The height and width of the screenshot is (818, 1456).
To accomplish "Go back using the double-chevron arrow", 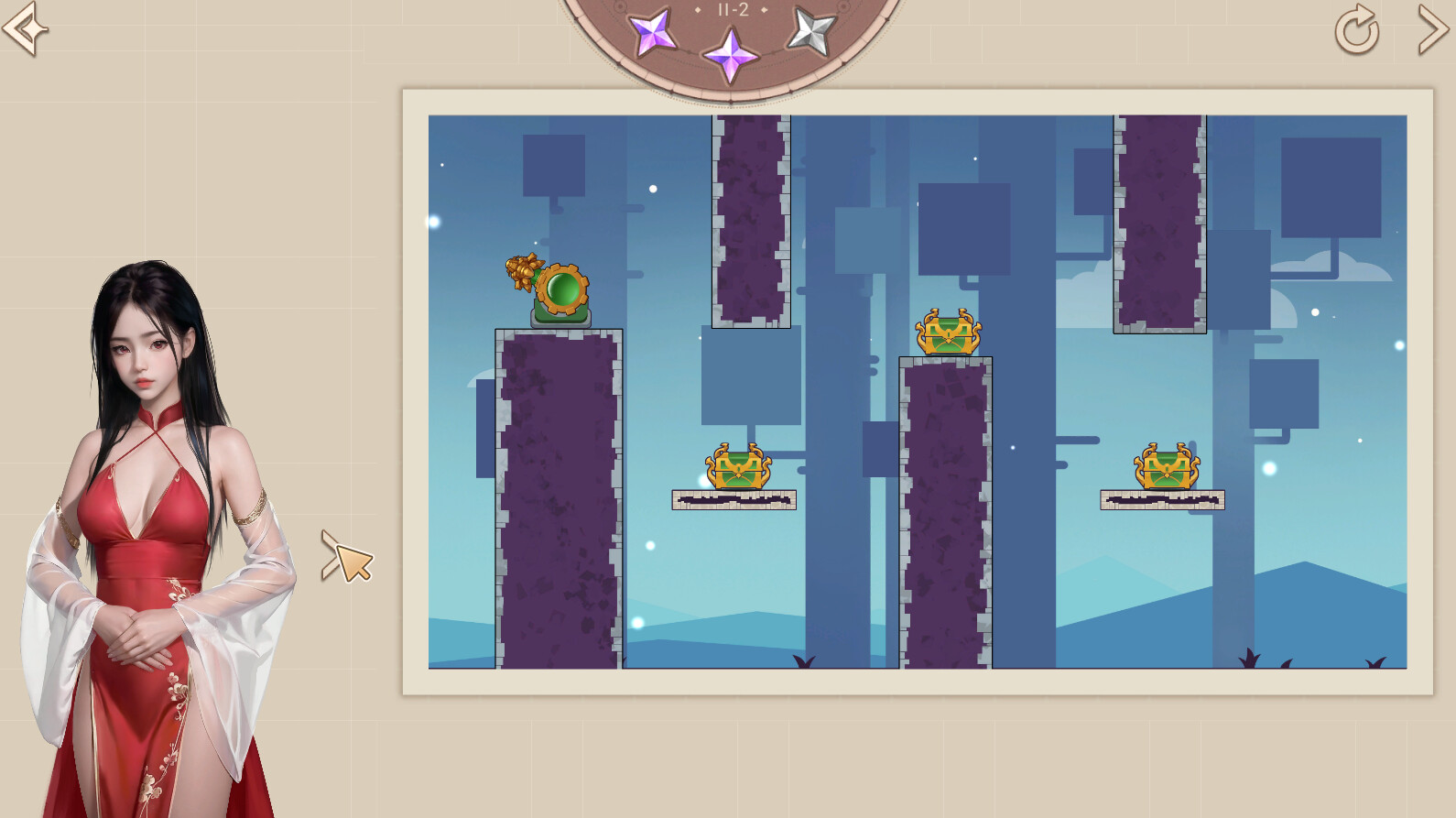I will click(x=23, y=30).
